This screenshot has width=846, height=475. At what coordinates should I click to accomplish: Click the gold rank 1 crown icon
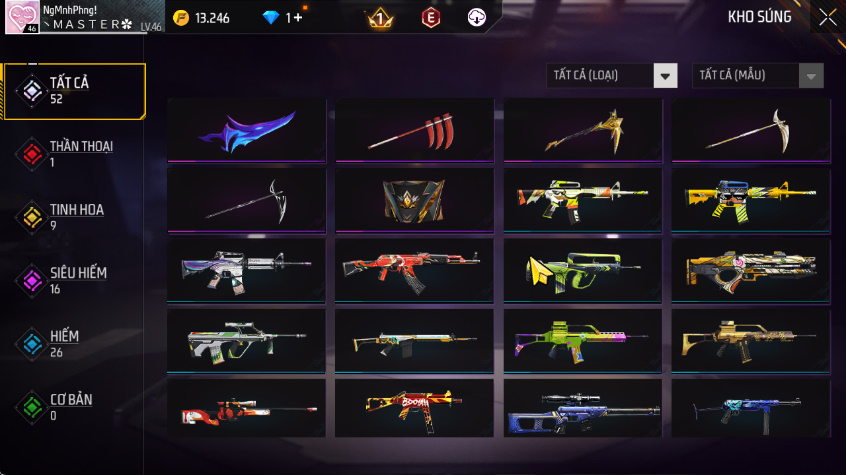tap(380, 17)
